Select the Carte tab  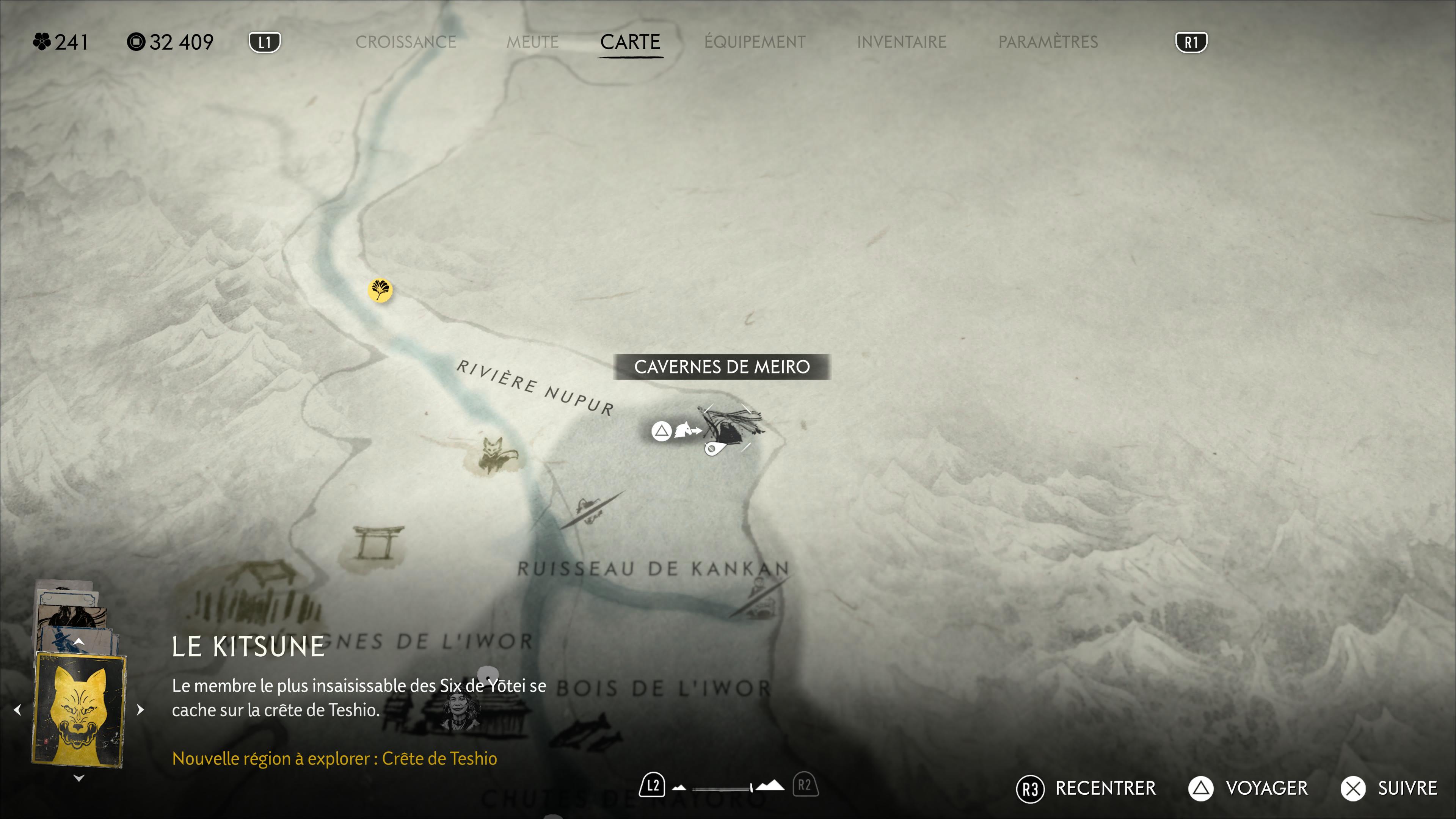(630, 42)
